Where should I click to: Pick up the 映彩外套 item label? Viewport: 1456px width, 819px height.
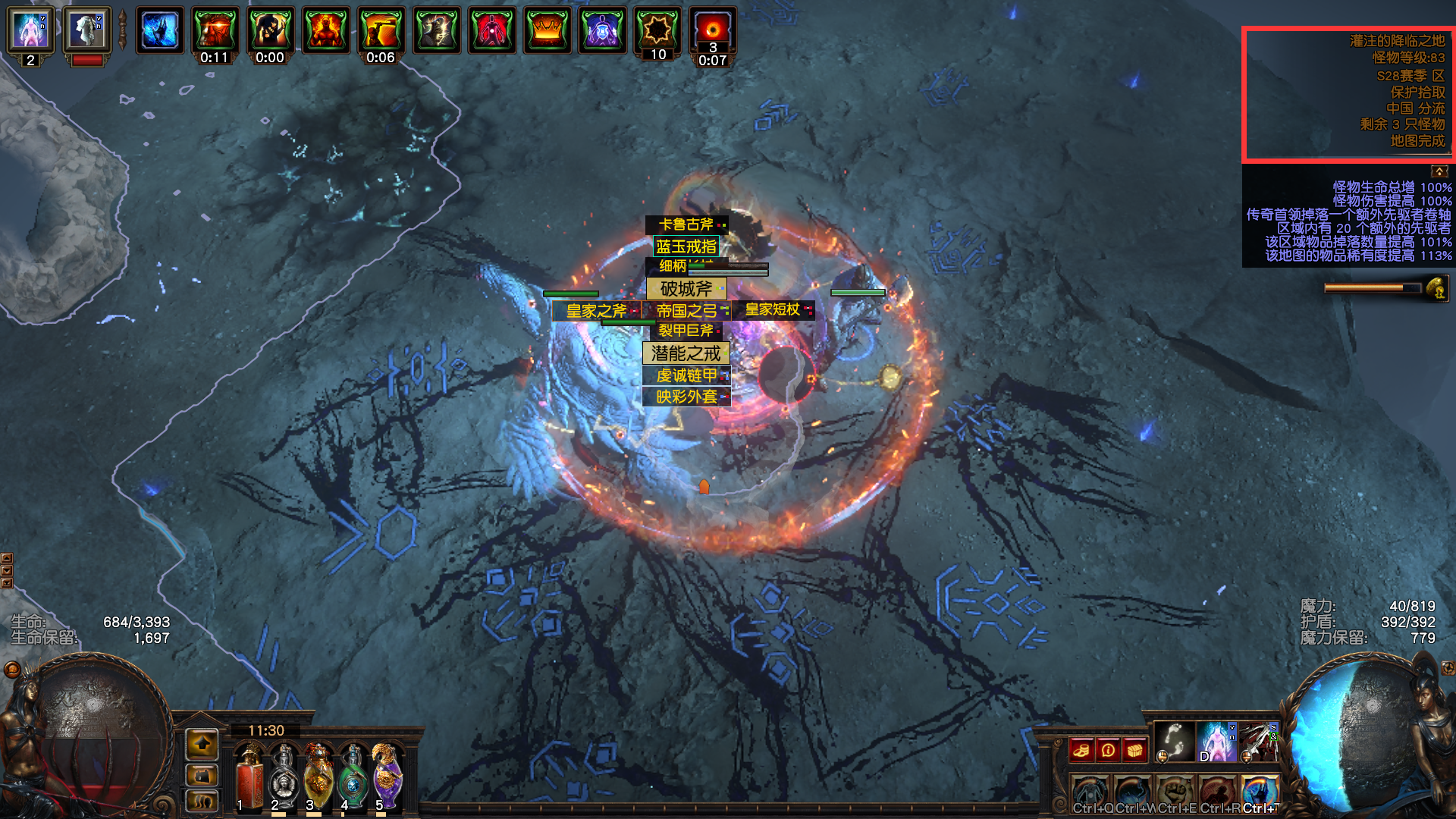[x=686, y=397]
